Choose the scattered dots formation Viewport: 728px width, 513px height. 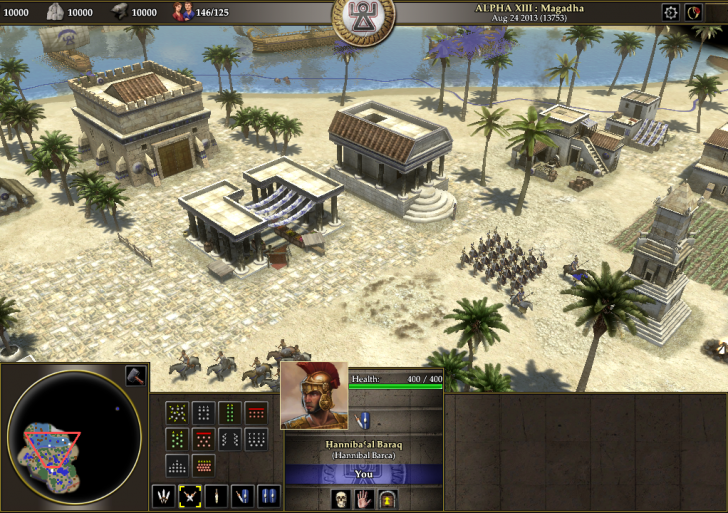pyautogui.click(x=178, y=412)
